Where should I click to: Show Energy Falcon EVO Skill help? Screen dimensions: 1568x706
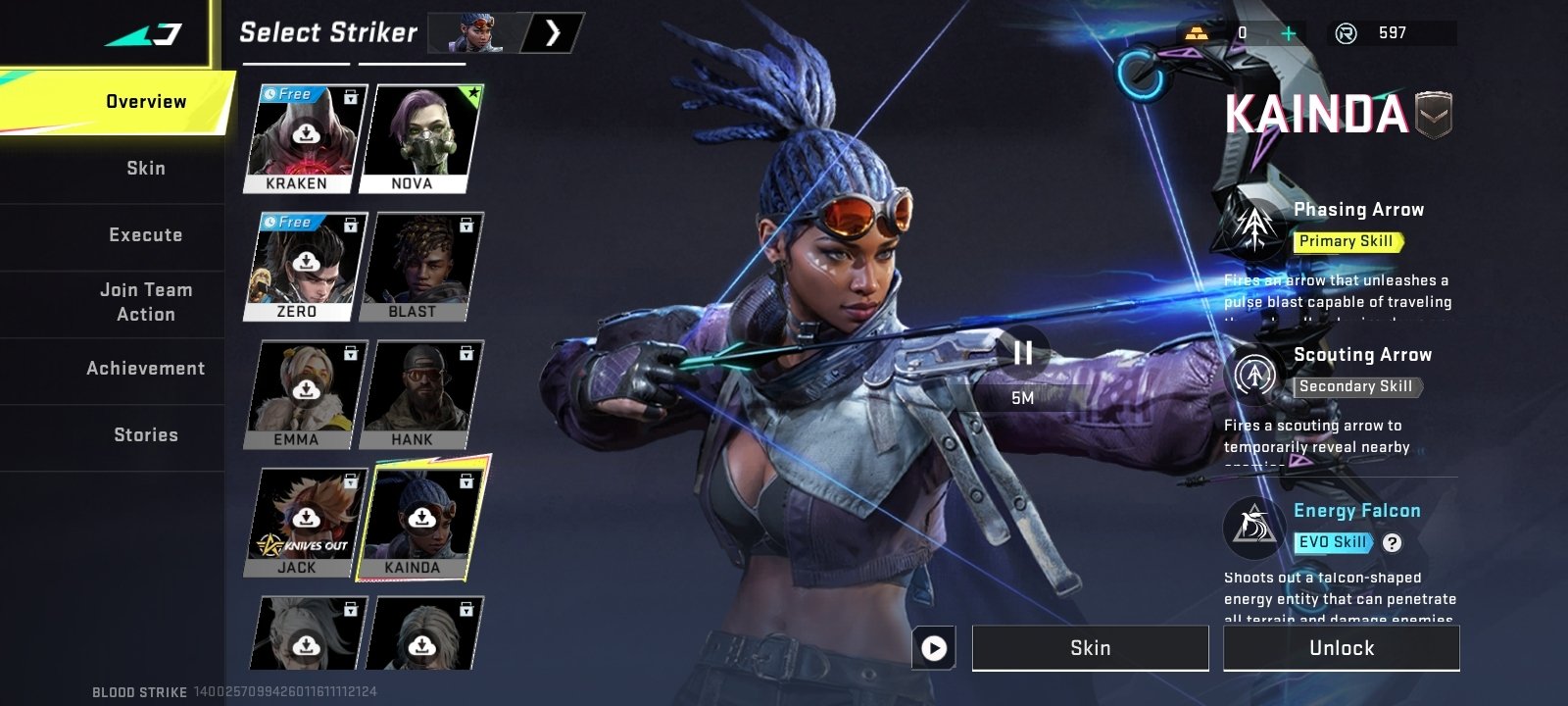pos(1392,542)
